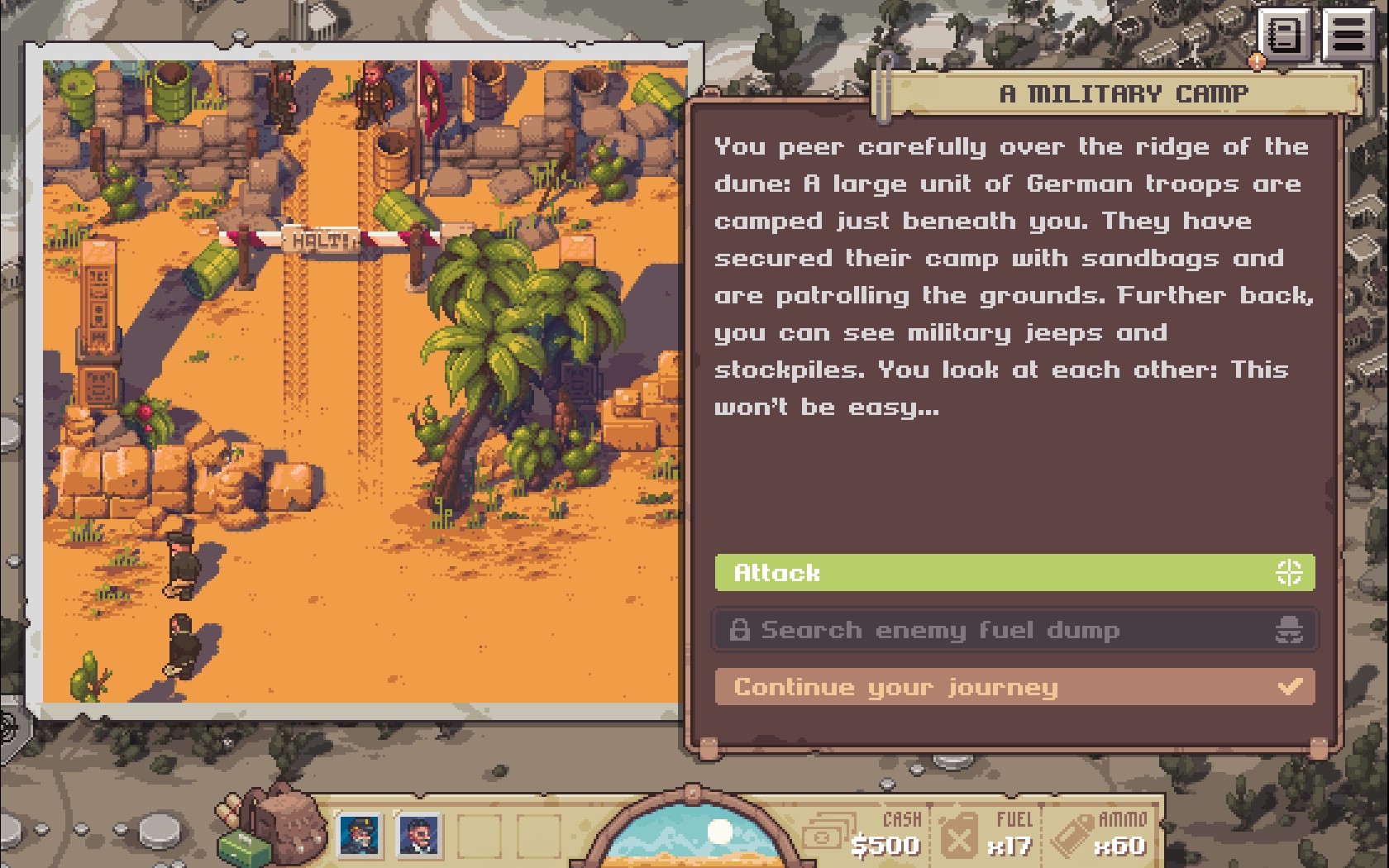Open the hamburger menu
This screenshot has height=868, width=1389.
(1348, 35)
